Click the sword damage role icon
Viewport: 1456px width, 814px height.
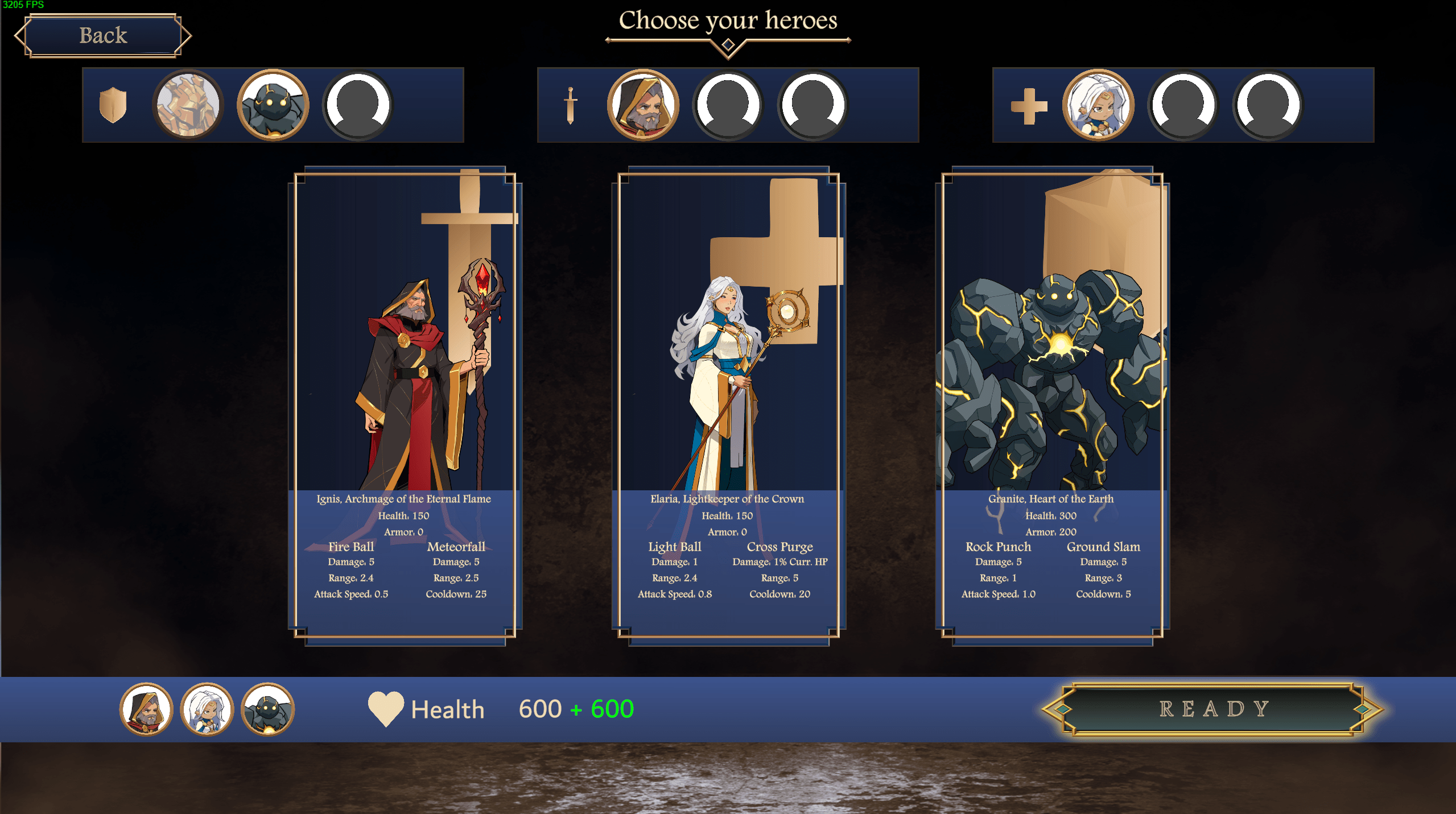coord(570,105)
